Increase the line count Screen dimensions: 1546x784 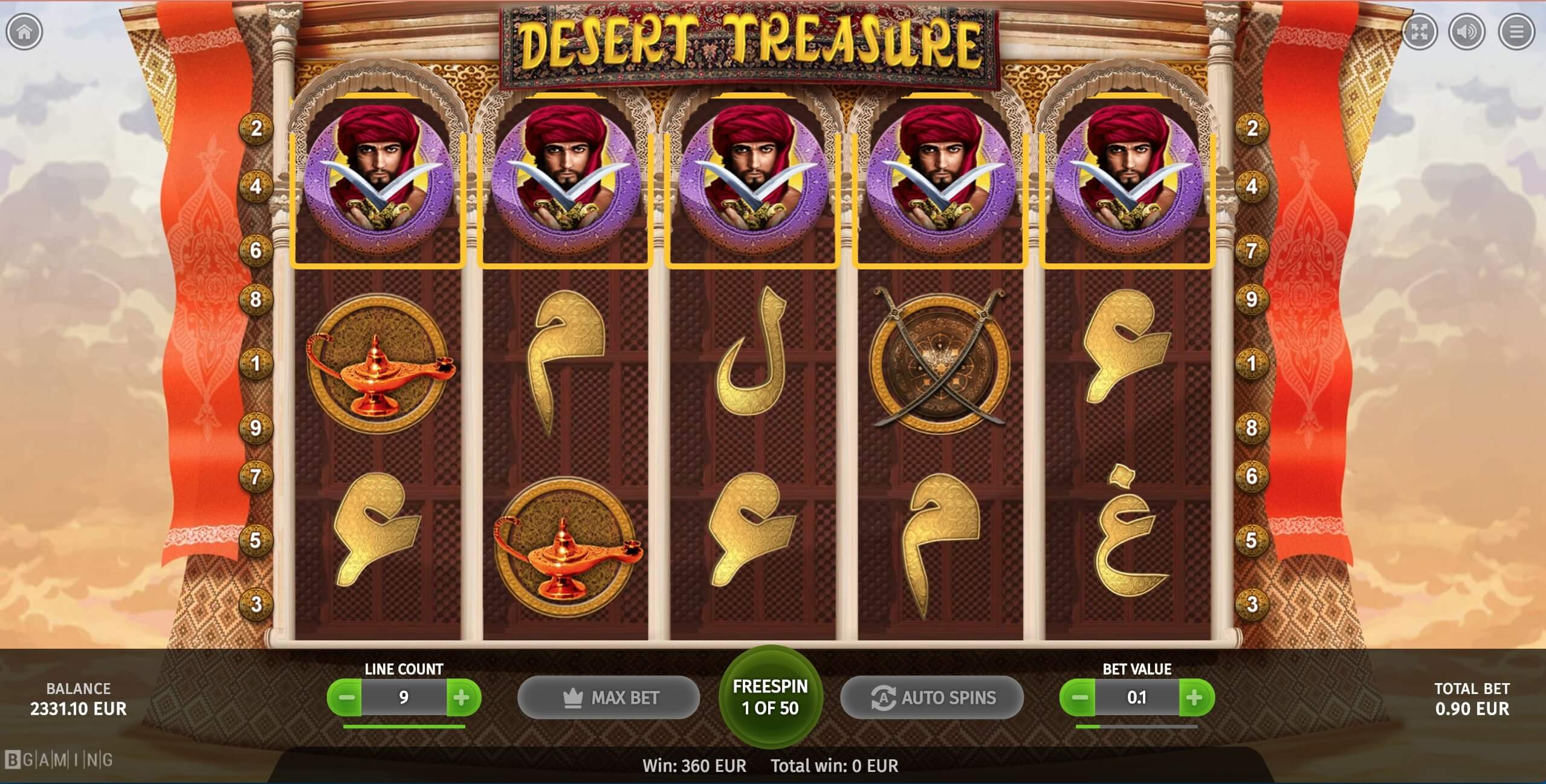click(x=462, y=698)
